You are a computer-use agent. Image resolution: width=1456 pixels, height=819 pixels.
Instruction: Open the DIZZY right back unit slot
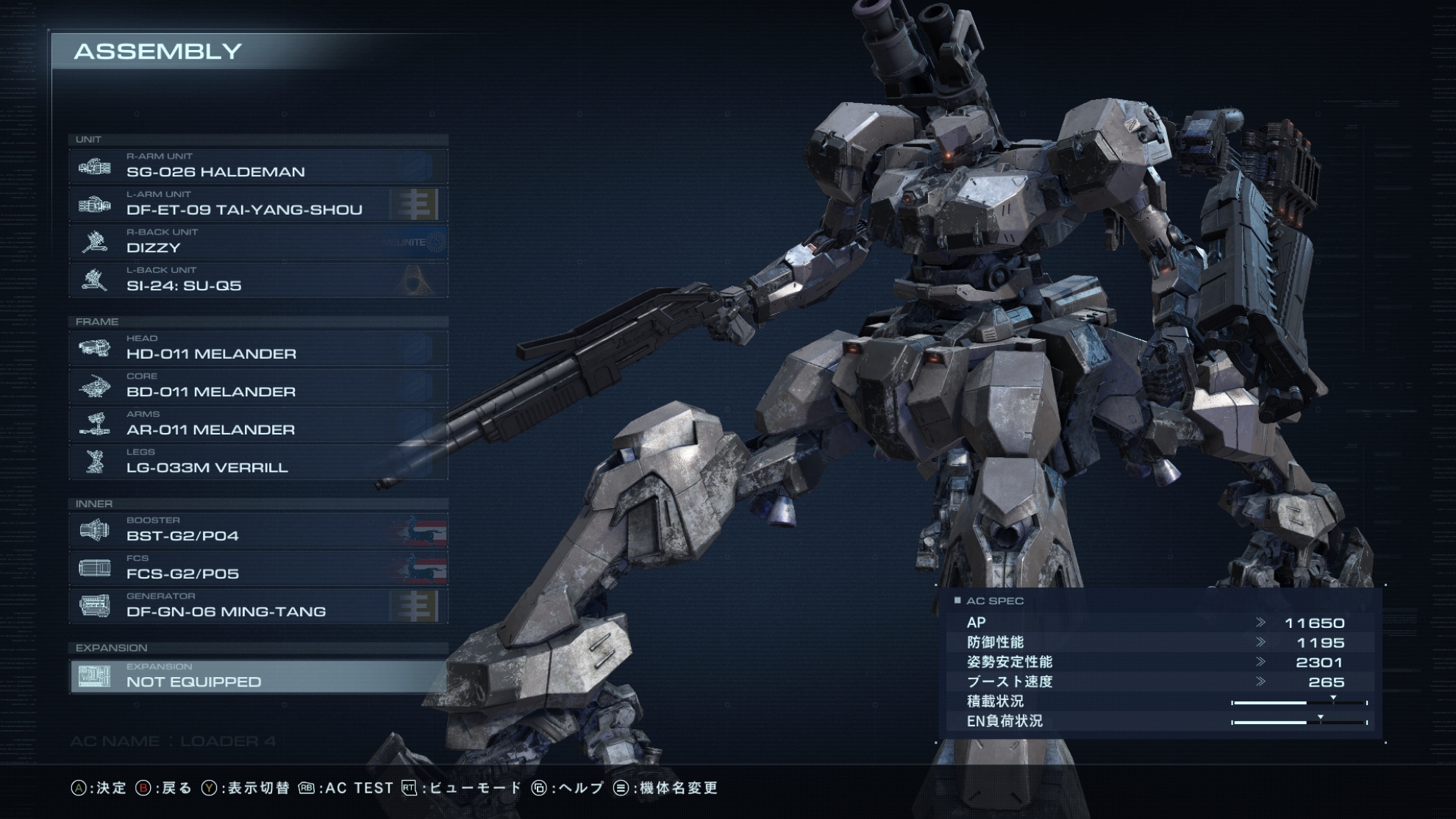tap(257, 243)
